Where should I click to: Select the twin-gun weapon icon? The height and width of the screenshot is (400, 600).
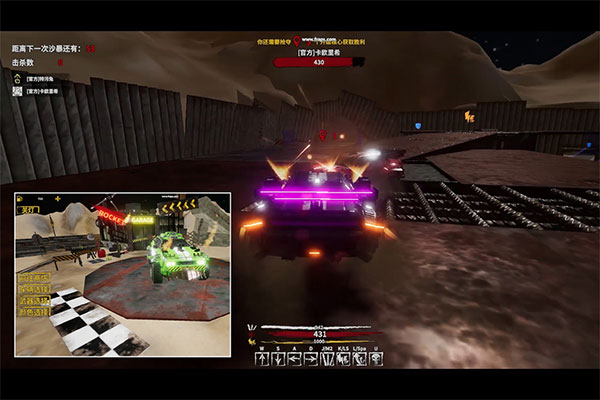327,359
